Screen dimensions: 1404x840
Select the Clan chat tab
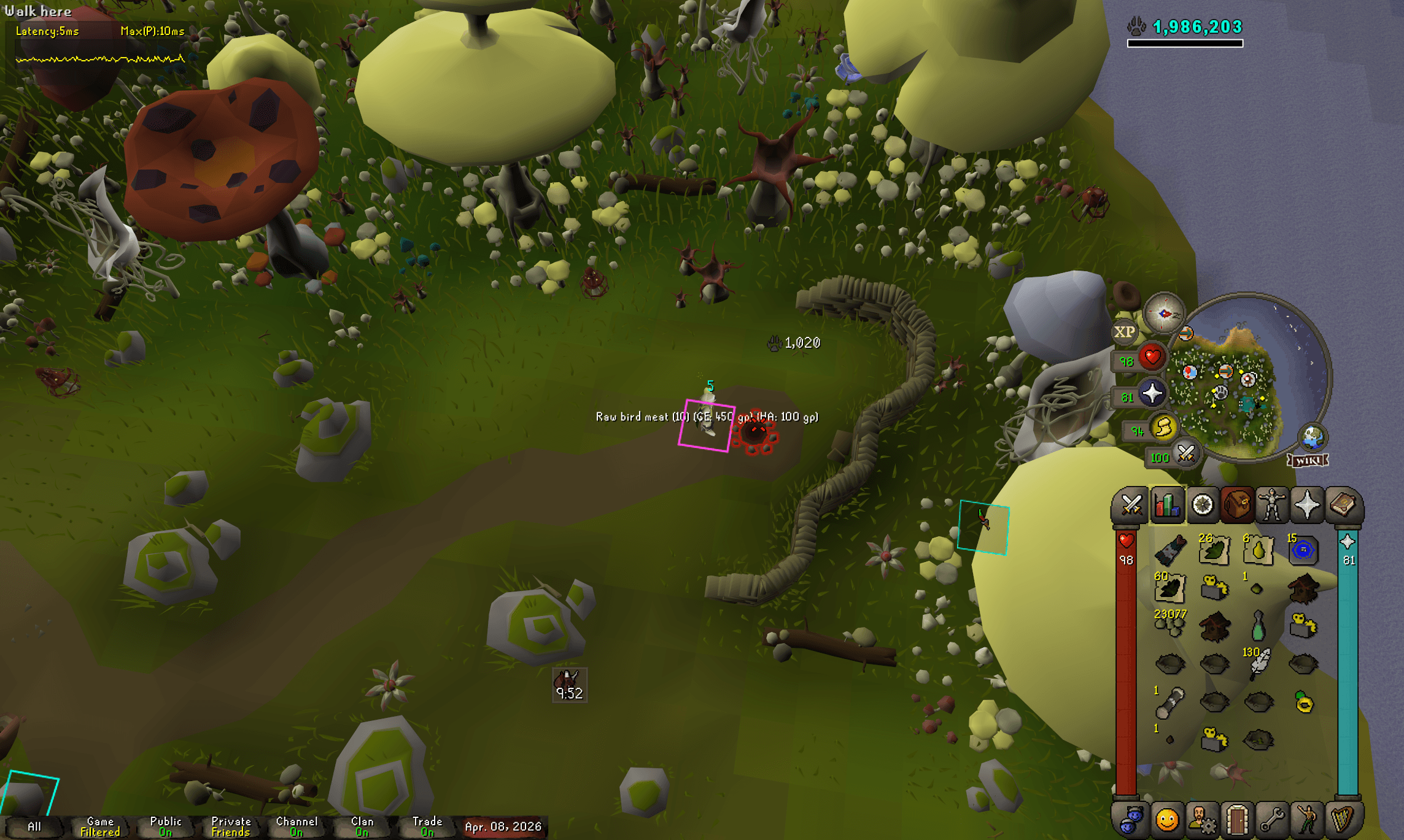[362, 825]
